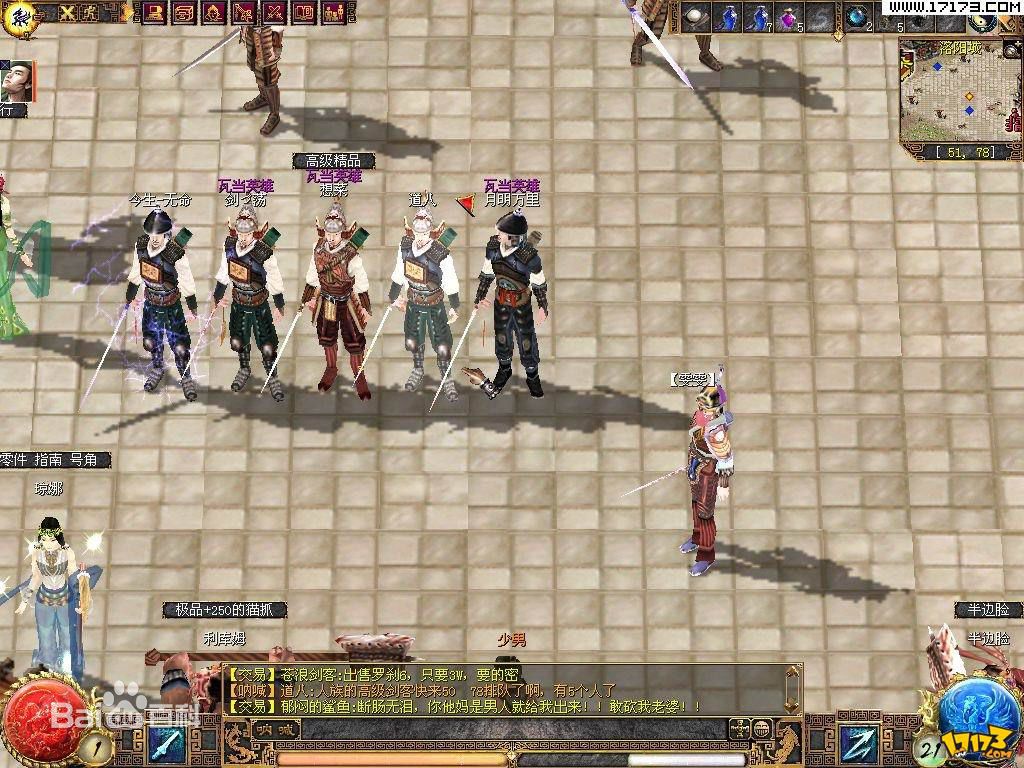This screenshot has width=1024, height=768.
Task: Use the white orb item slot
Action: point(694,17)
